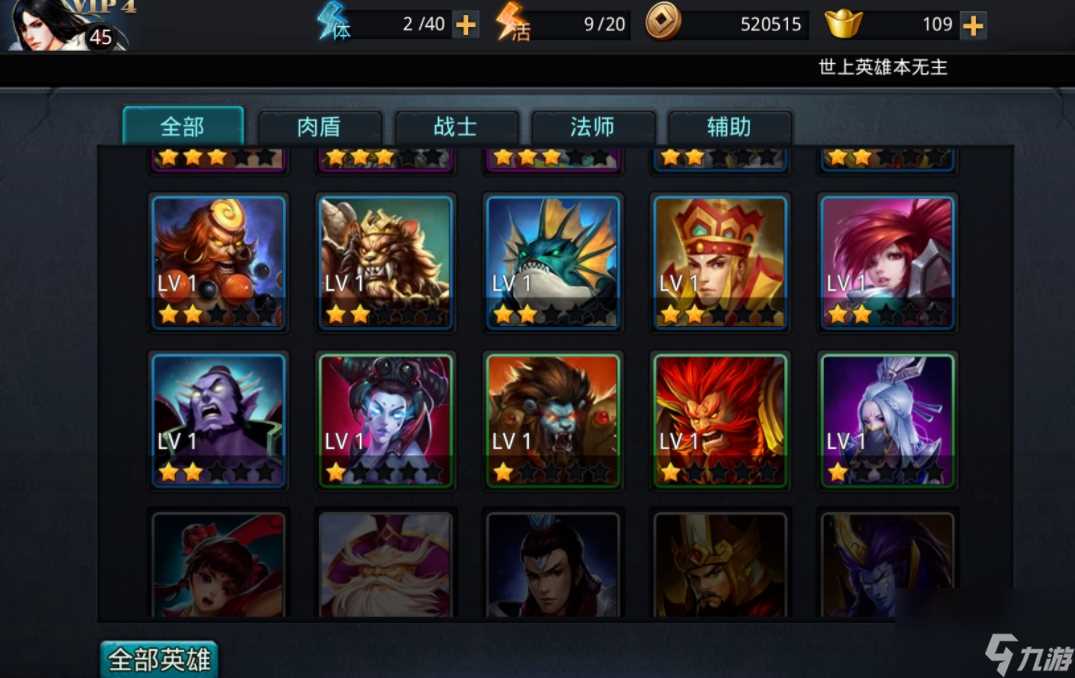Choose the golden lion beast hero
This screenshot has width=1075, height=678.
click(x=386, y=261)
